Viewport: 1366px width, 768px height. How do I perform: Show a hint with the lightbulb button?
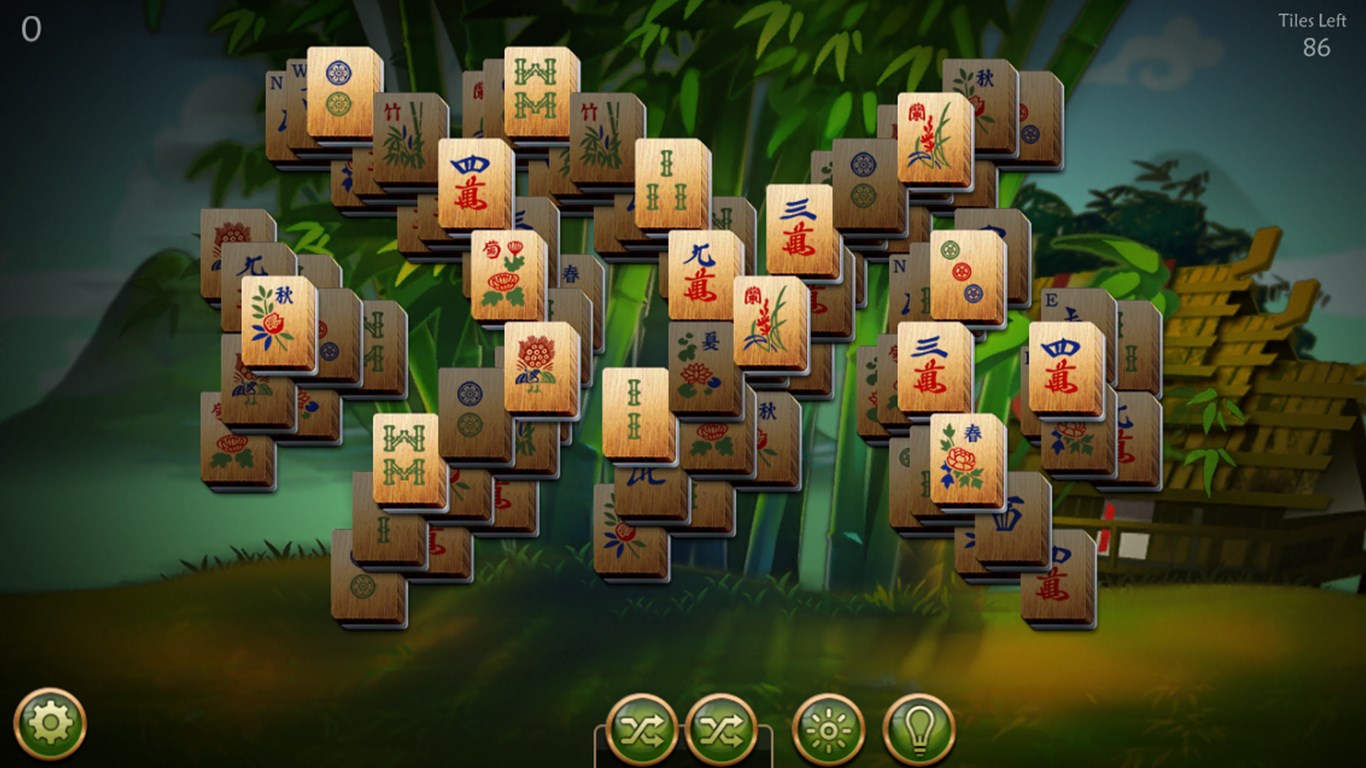pos(919,729)
